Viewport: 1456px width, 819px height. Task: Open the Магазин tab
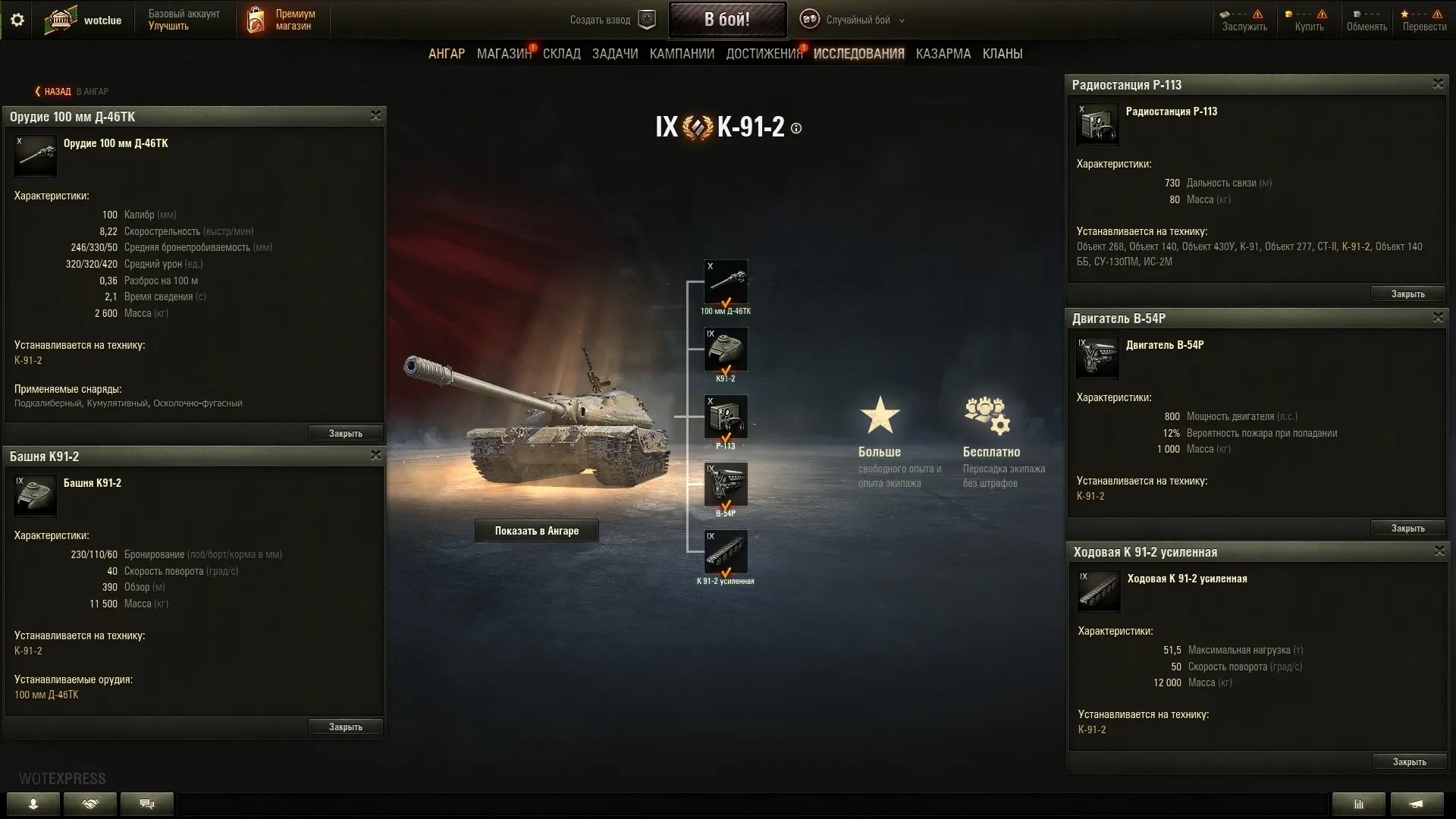(x=504, y=54)
